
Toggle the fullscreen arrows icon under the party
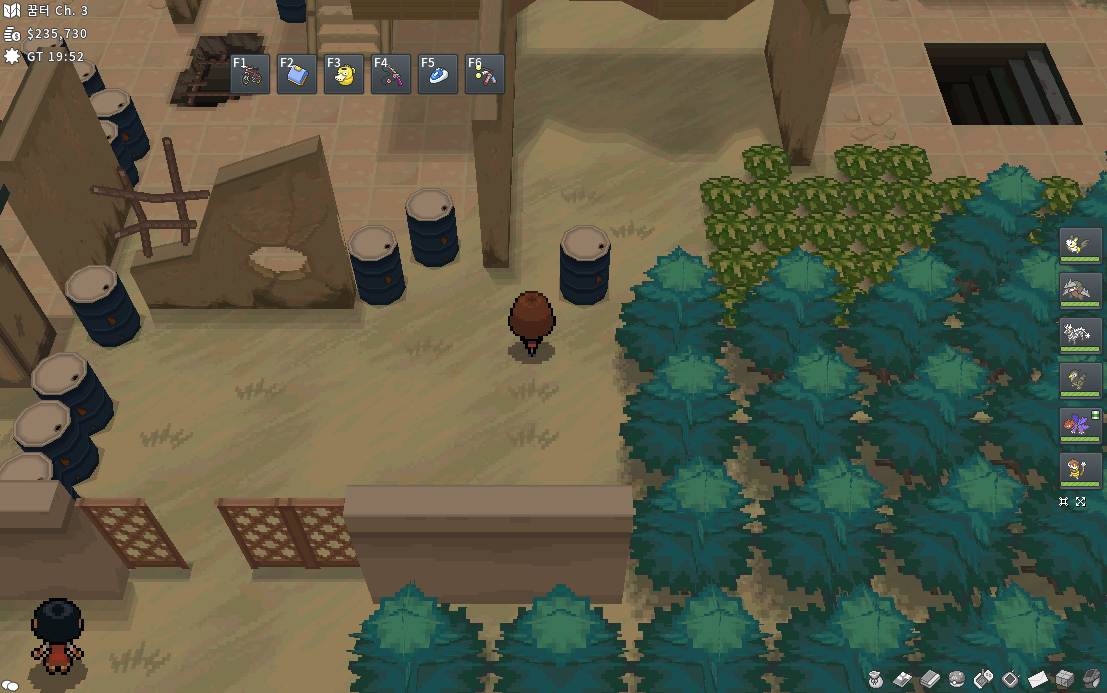1081,502
